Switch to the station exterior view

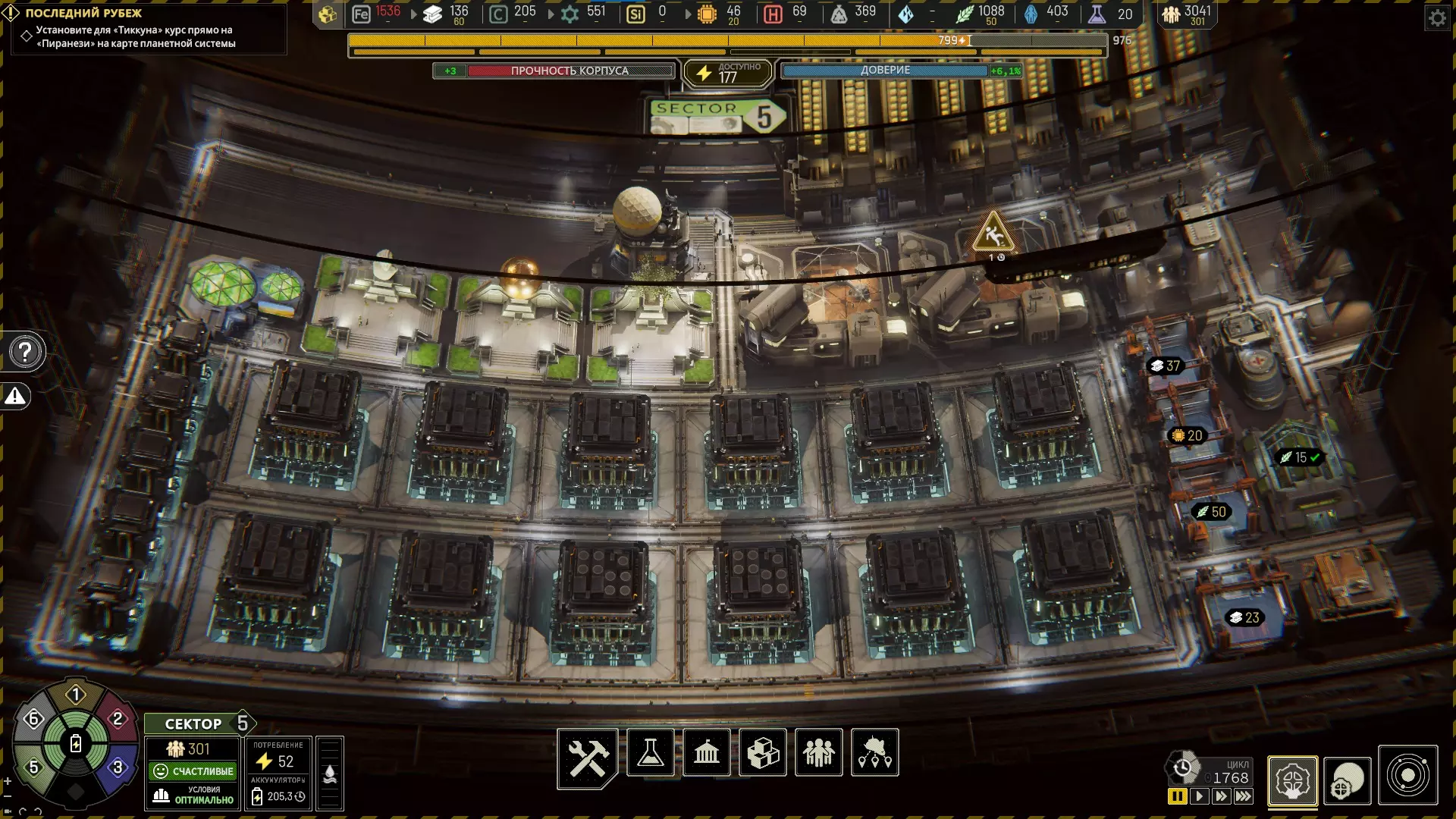point(1348,780)
